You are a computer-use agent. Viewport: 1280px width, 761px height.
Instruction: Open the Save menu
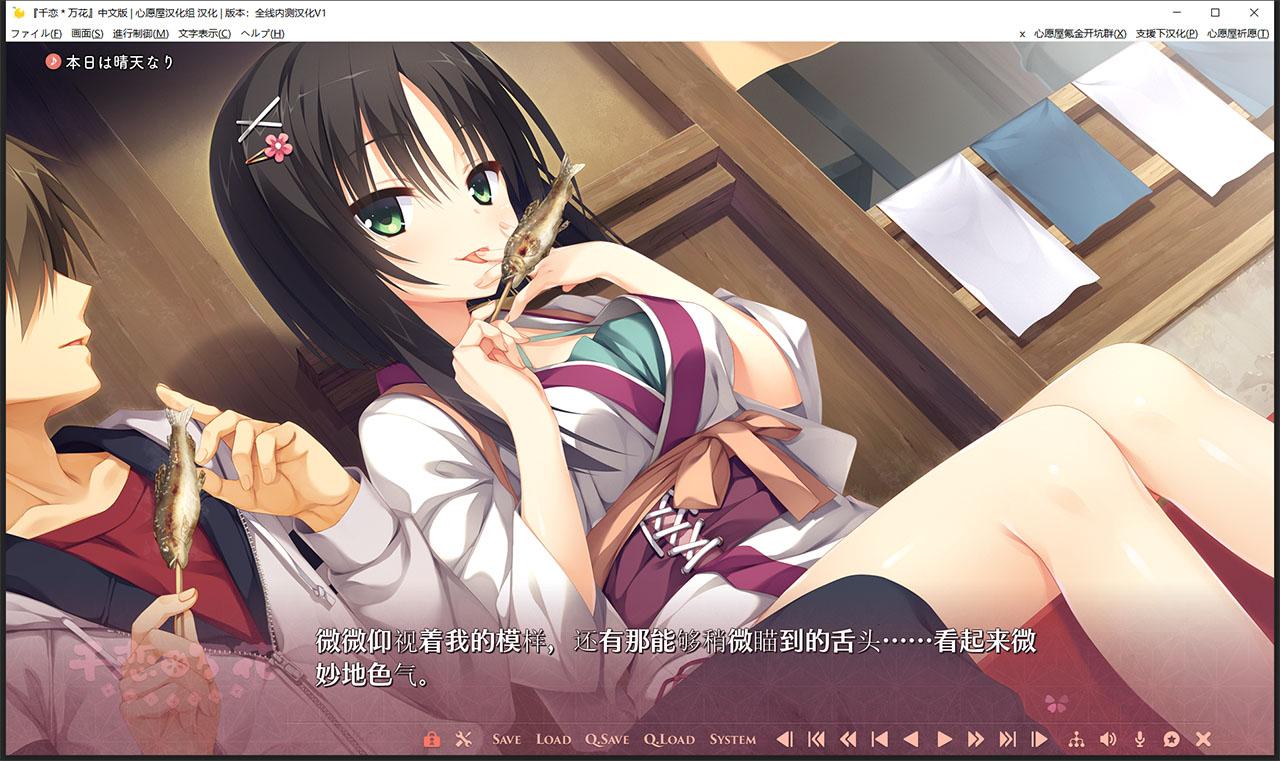click(506, 740)
